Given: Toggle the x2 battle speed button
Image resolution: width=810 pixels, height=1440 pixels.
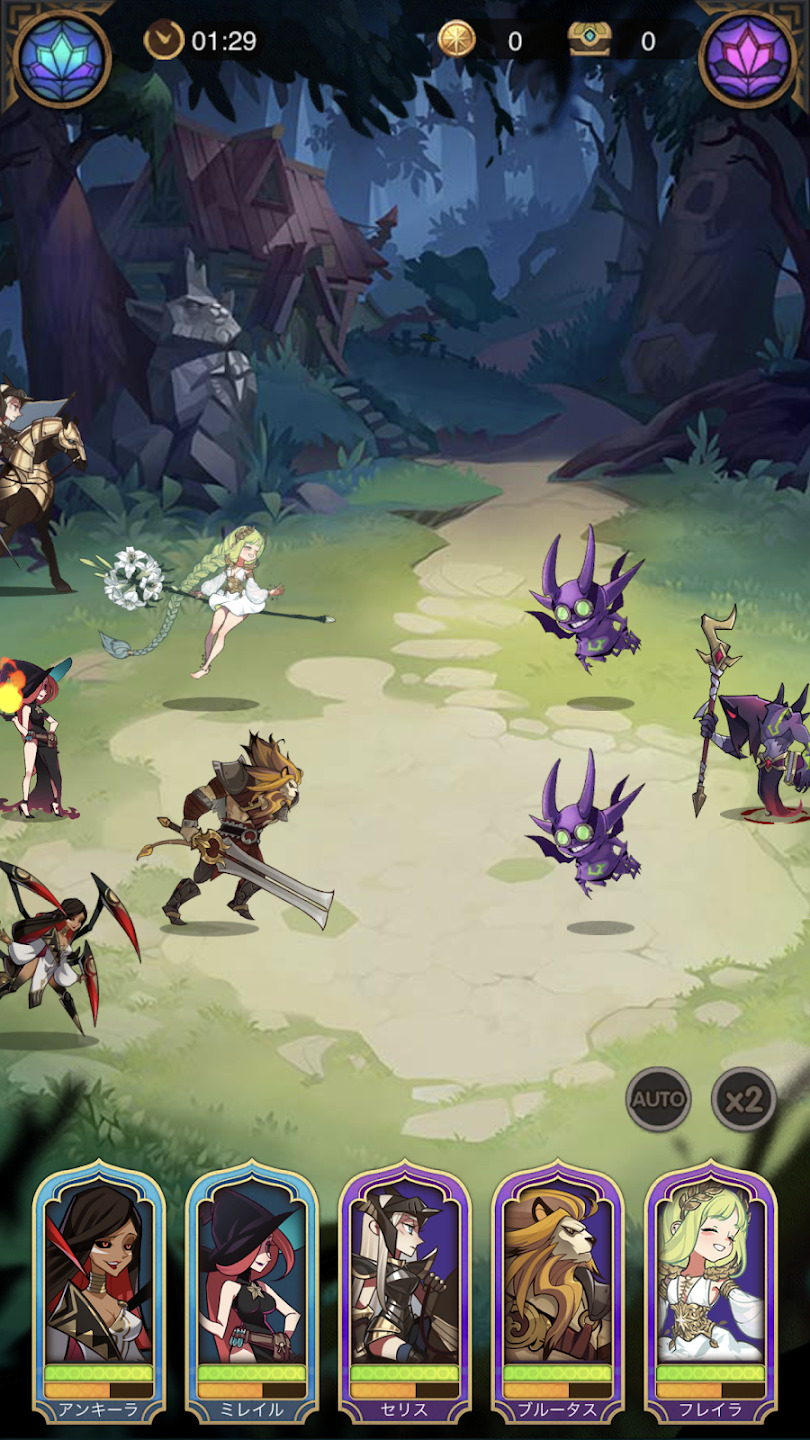Looking at the screenshot, I should tap(744, 1099).
